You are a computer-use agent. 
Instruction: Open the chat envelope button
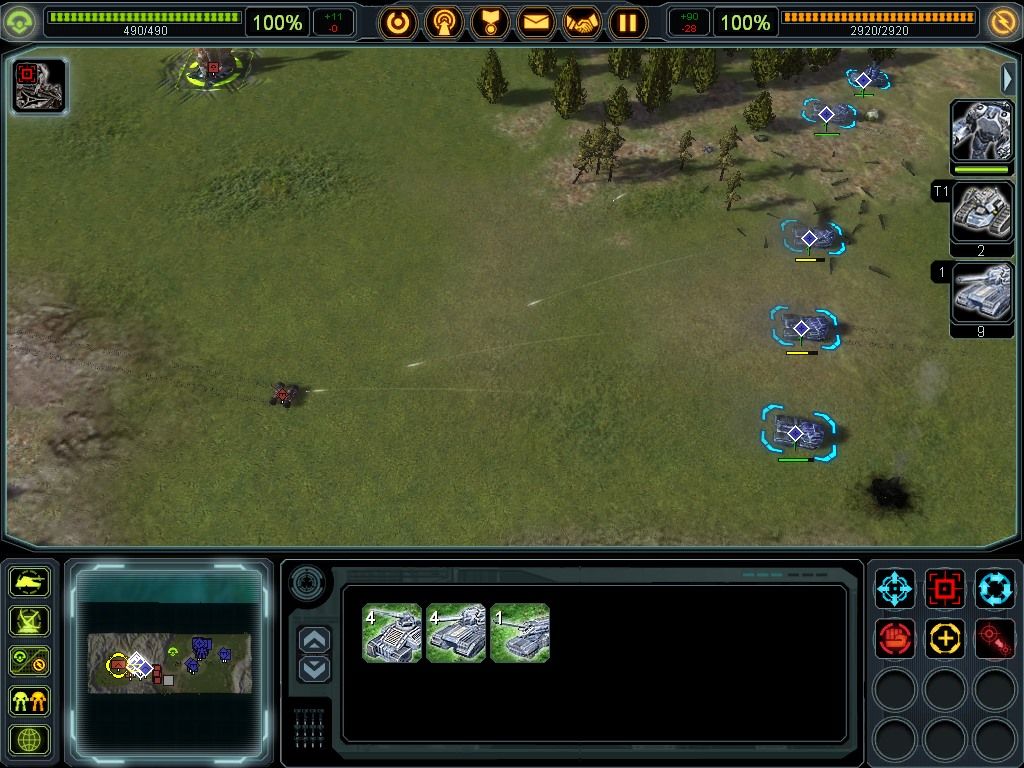point(536,22)
